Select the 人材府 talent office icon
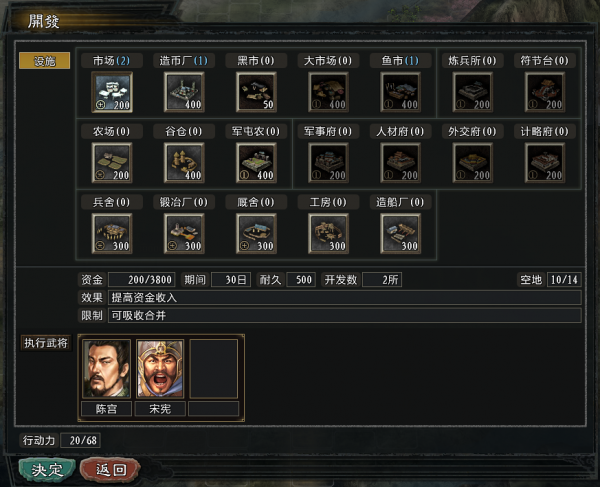600x487 pixels. [400, 162]
